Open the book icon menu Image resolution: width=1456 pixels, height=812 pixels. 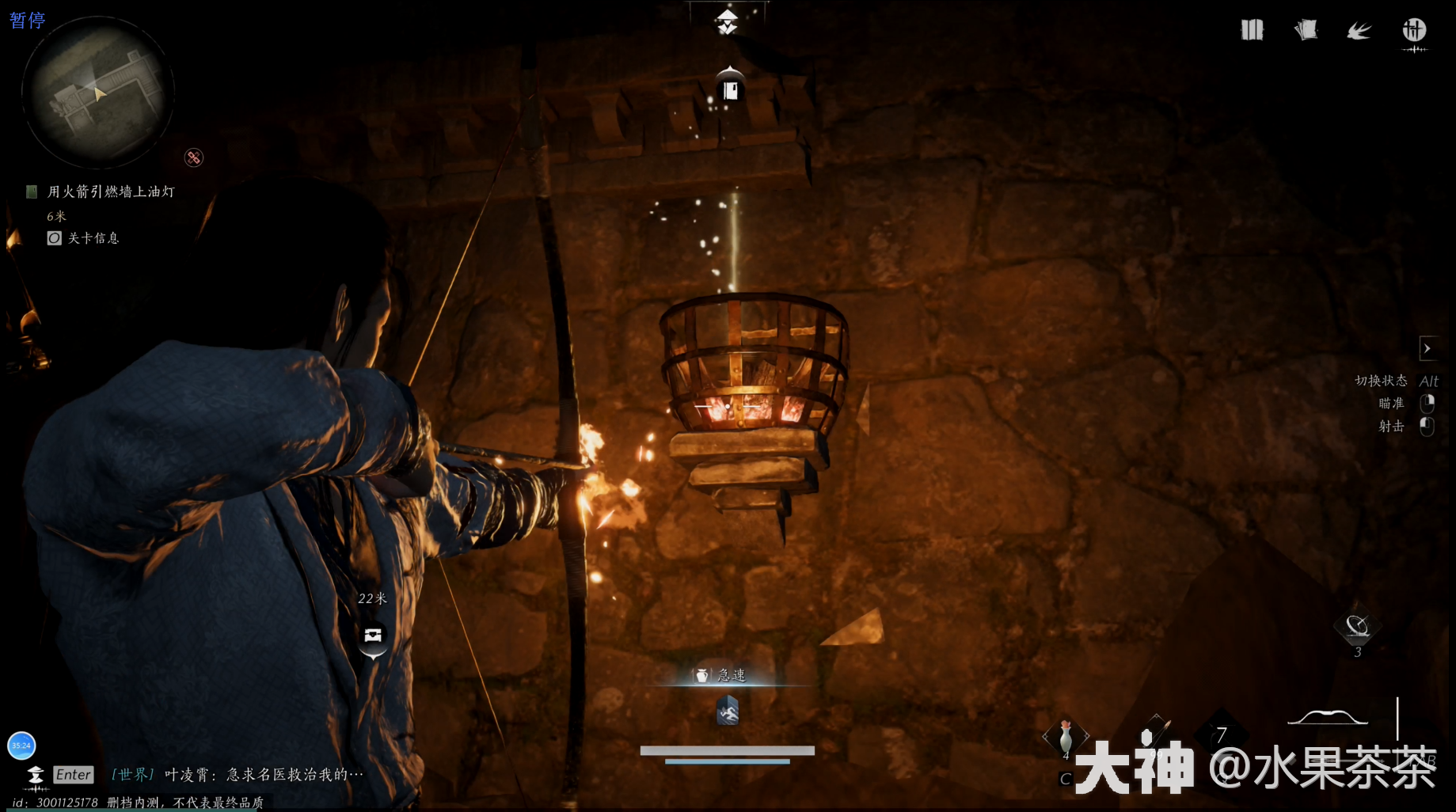click(x=1252, y=31)
